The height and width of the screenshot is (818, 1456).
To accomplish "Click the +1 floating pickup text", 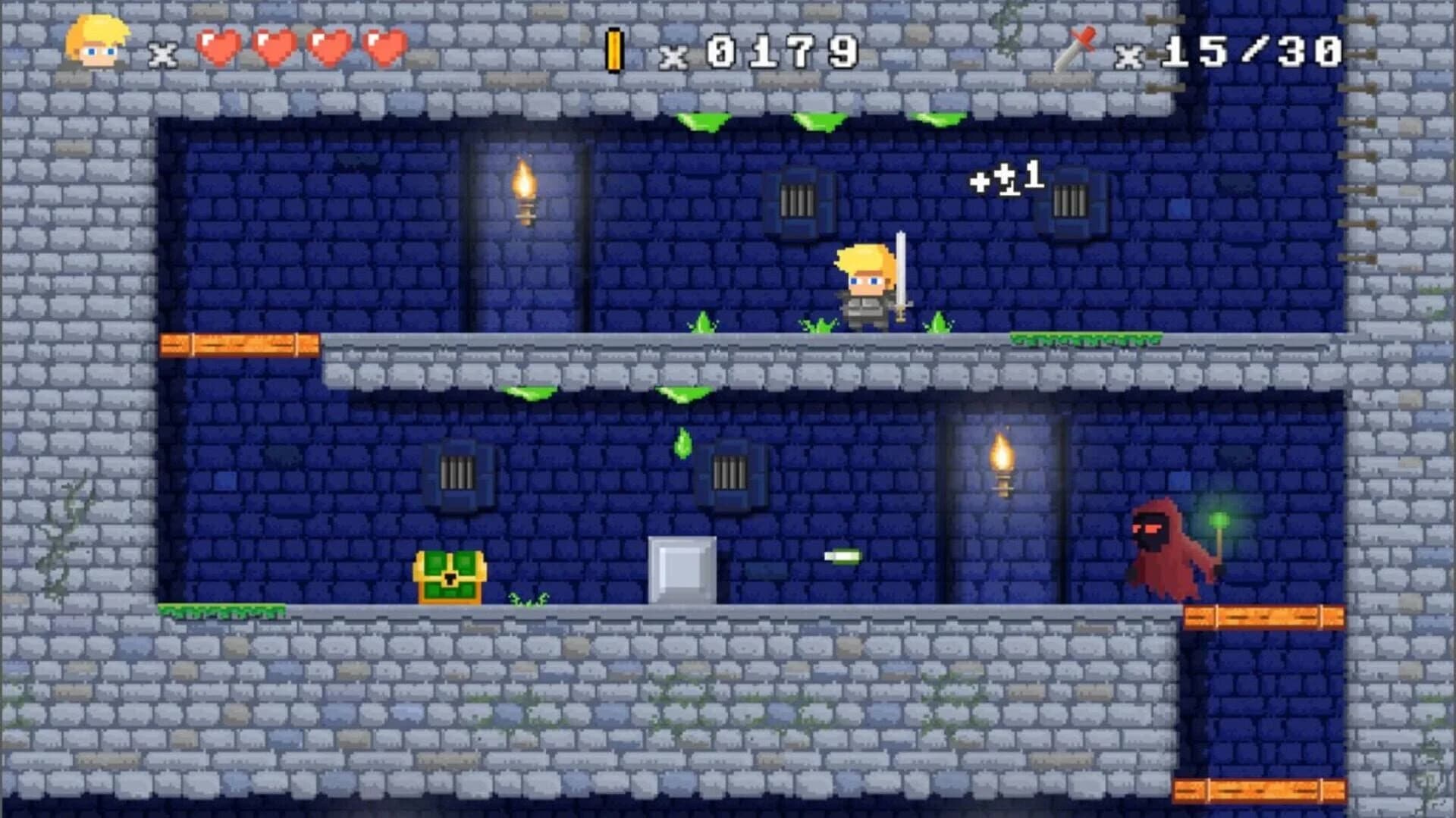I will [x=1005, y=182].
